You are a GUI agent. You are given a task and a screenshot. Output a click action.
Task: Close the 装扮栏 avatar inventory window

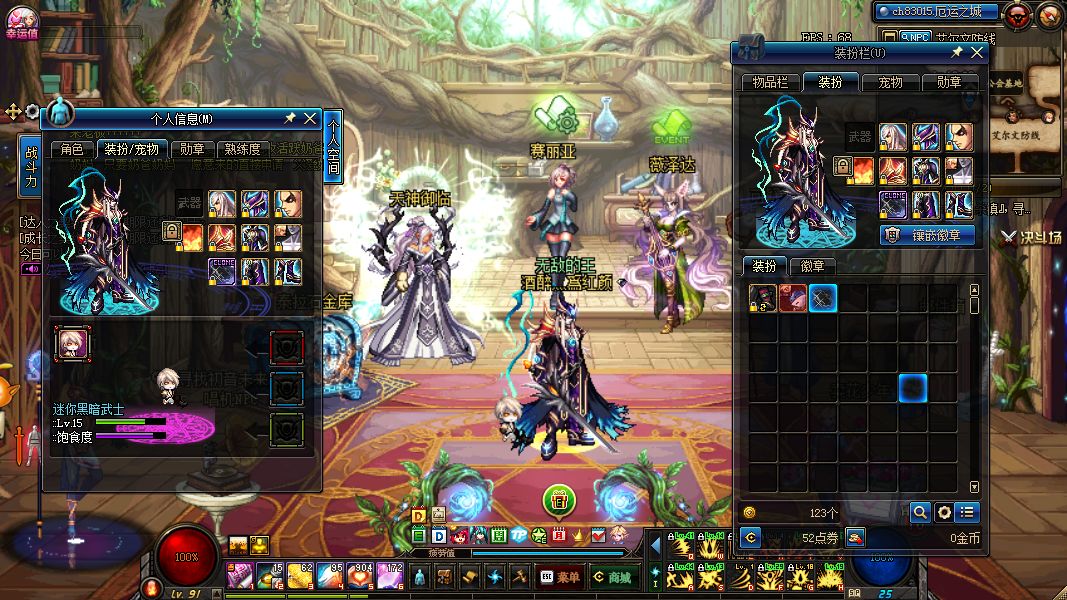977,52
